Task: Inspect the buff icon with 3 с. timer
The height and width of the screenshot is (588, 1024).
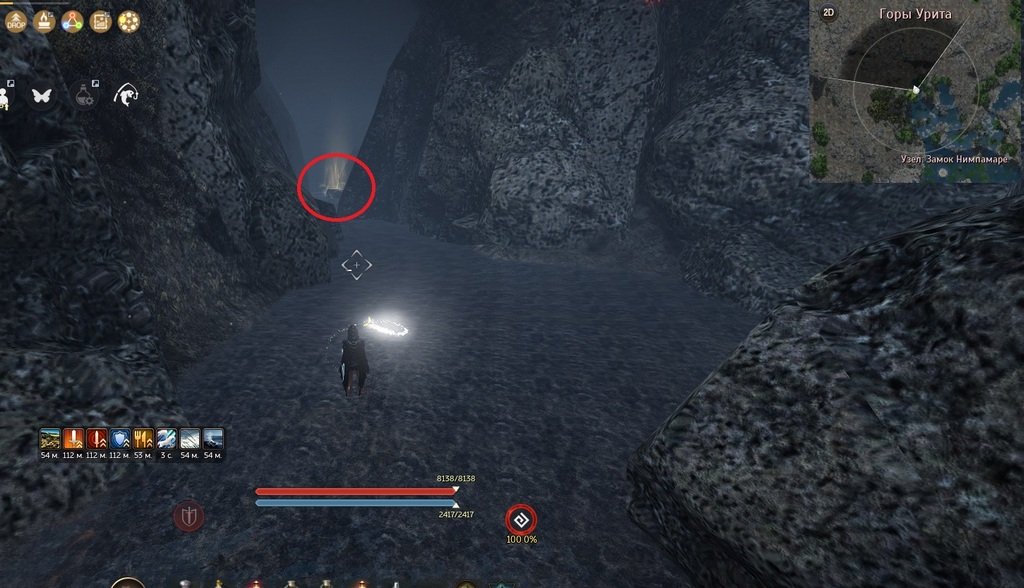Action: point(166,439)
